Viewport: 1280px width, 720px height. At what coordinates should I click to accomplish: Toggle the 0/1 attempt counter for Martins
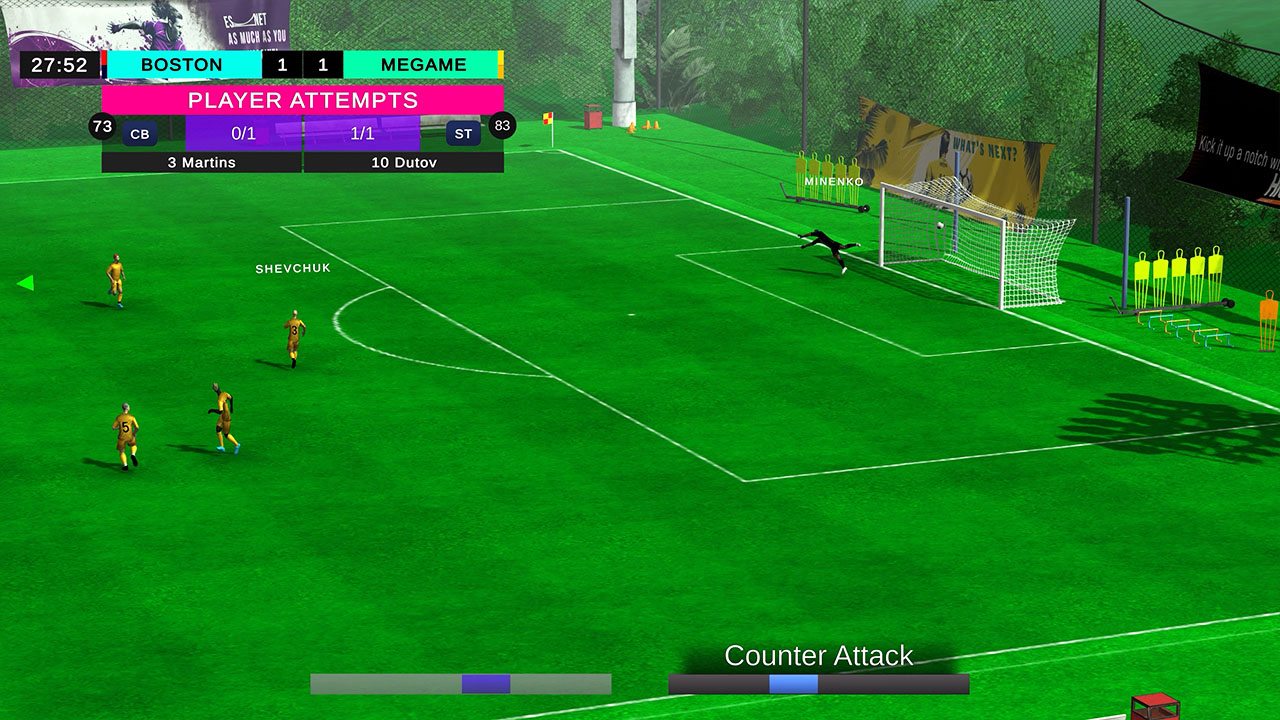click(241, 131)
